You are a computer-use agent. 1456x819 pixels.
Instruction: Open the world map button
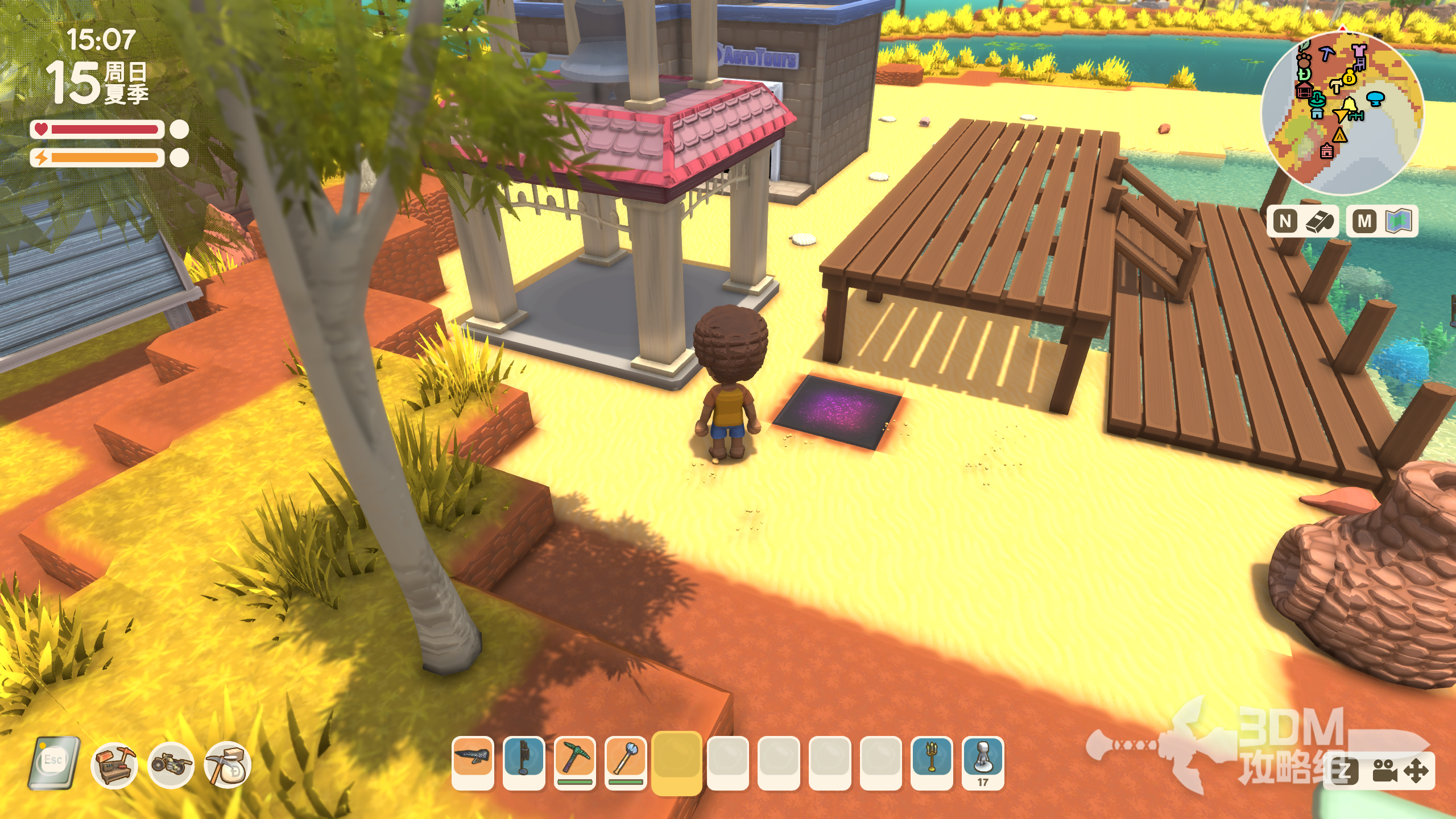tap(1399, 221)
